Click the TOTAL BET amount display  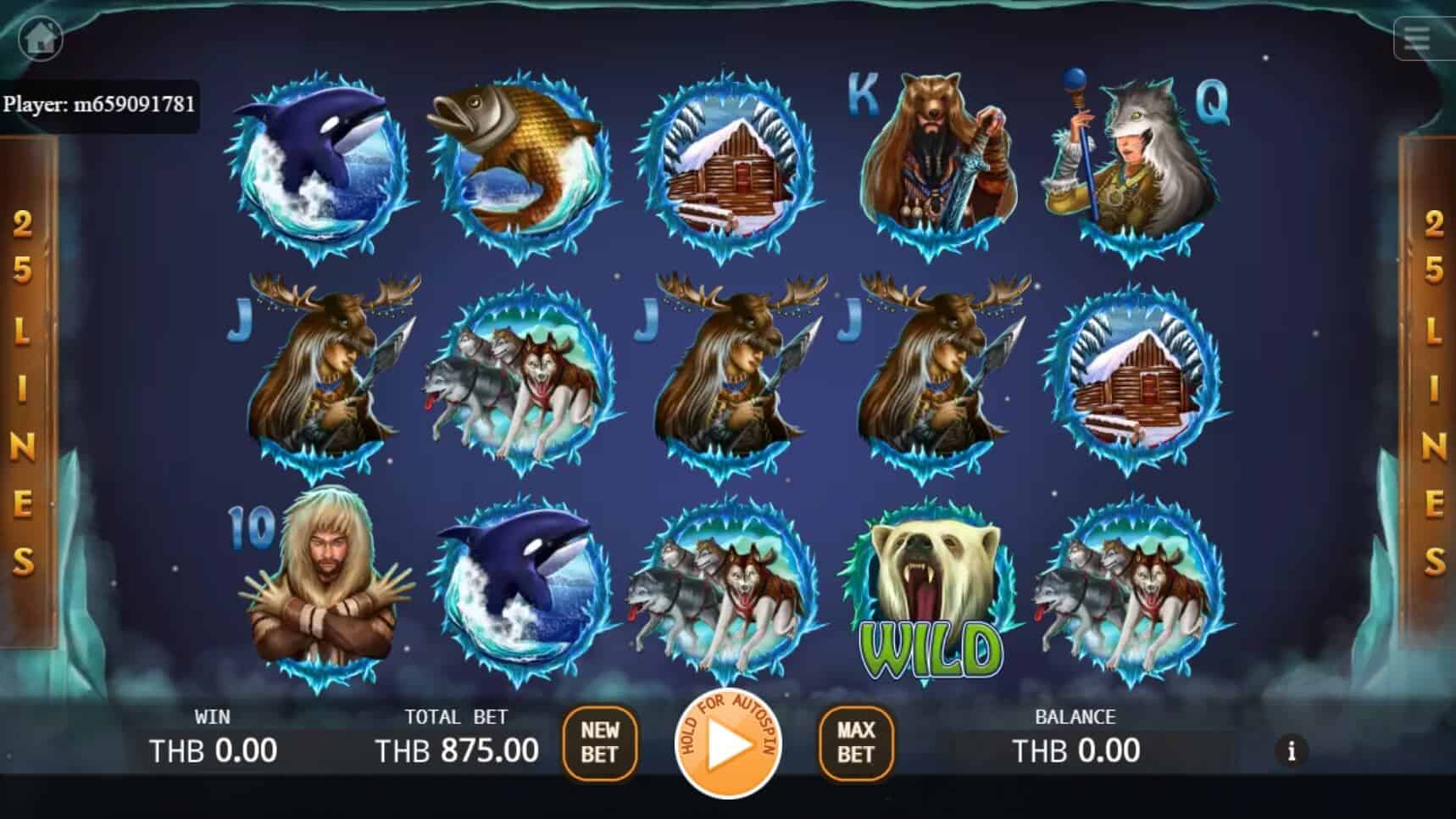(458, 750)
